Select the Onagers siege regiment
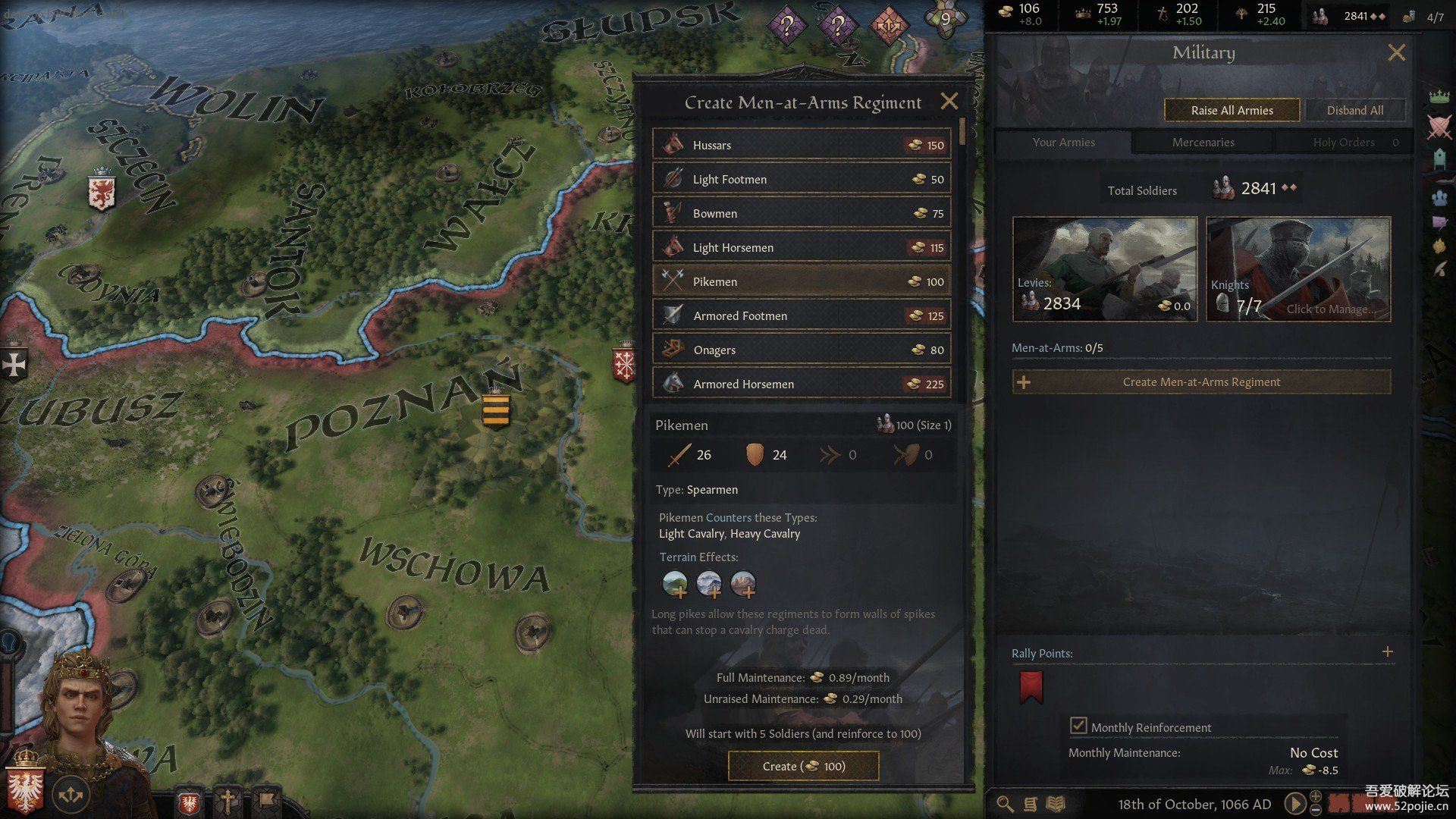 [x=802, y=350]
